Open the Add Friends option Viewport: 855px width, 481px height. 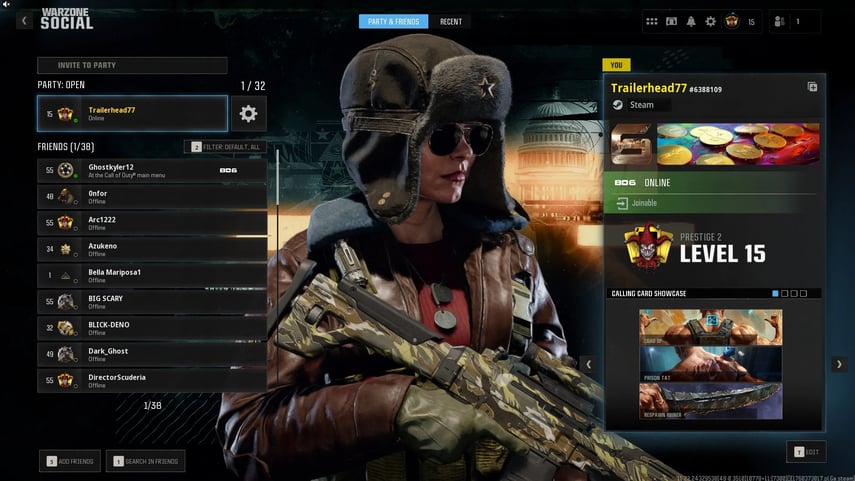click(70, 461)
